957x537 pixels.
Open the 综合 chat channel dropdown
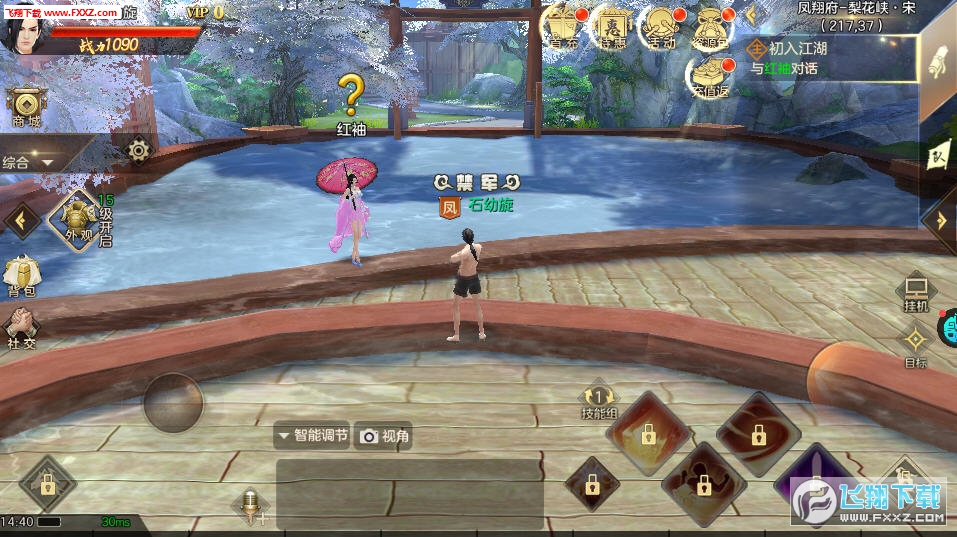(x=29, y=162)
